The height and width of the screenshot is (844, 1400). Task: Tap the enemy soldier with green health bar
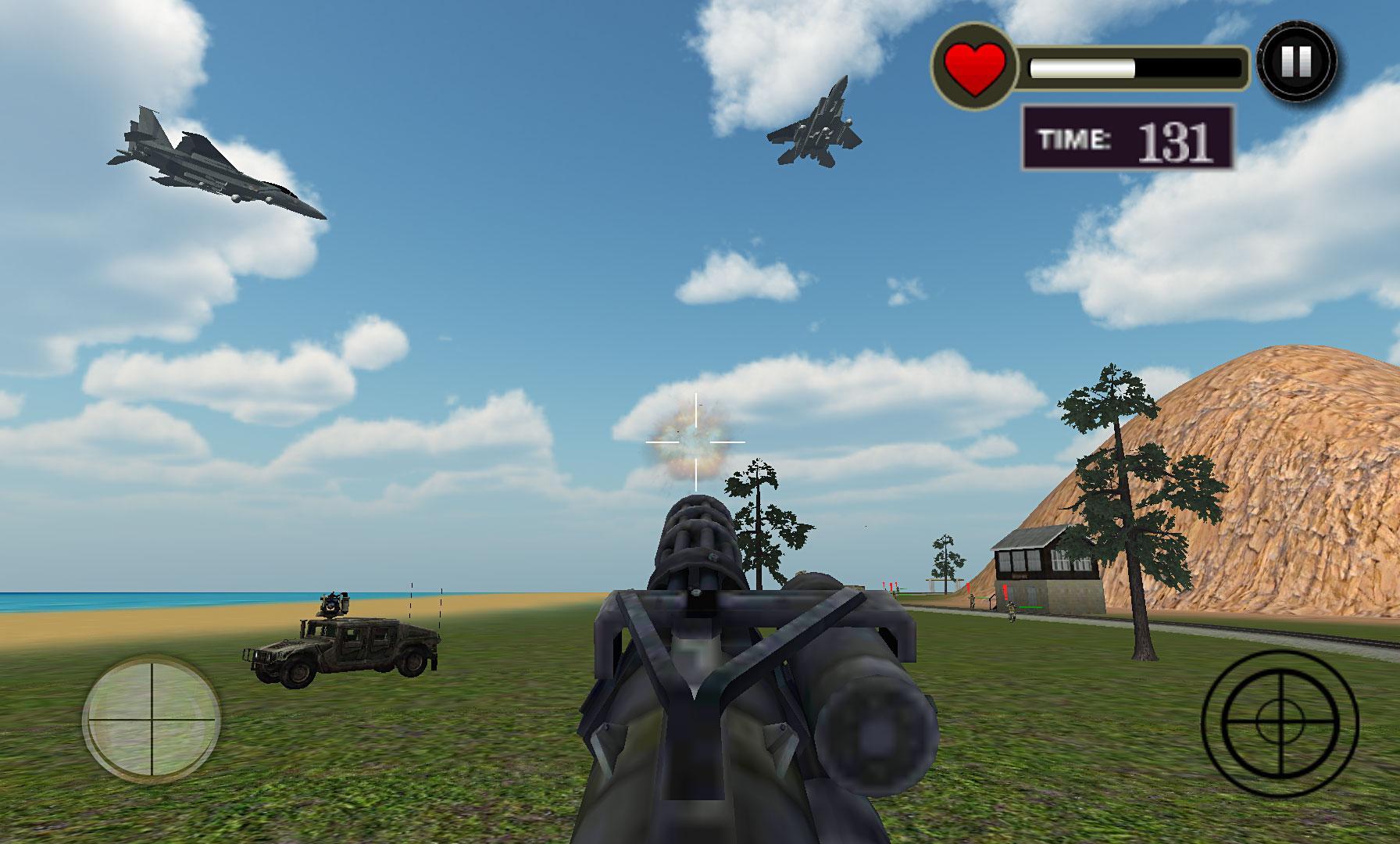click(x=1011, y=613)
